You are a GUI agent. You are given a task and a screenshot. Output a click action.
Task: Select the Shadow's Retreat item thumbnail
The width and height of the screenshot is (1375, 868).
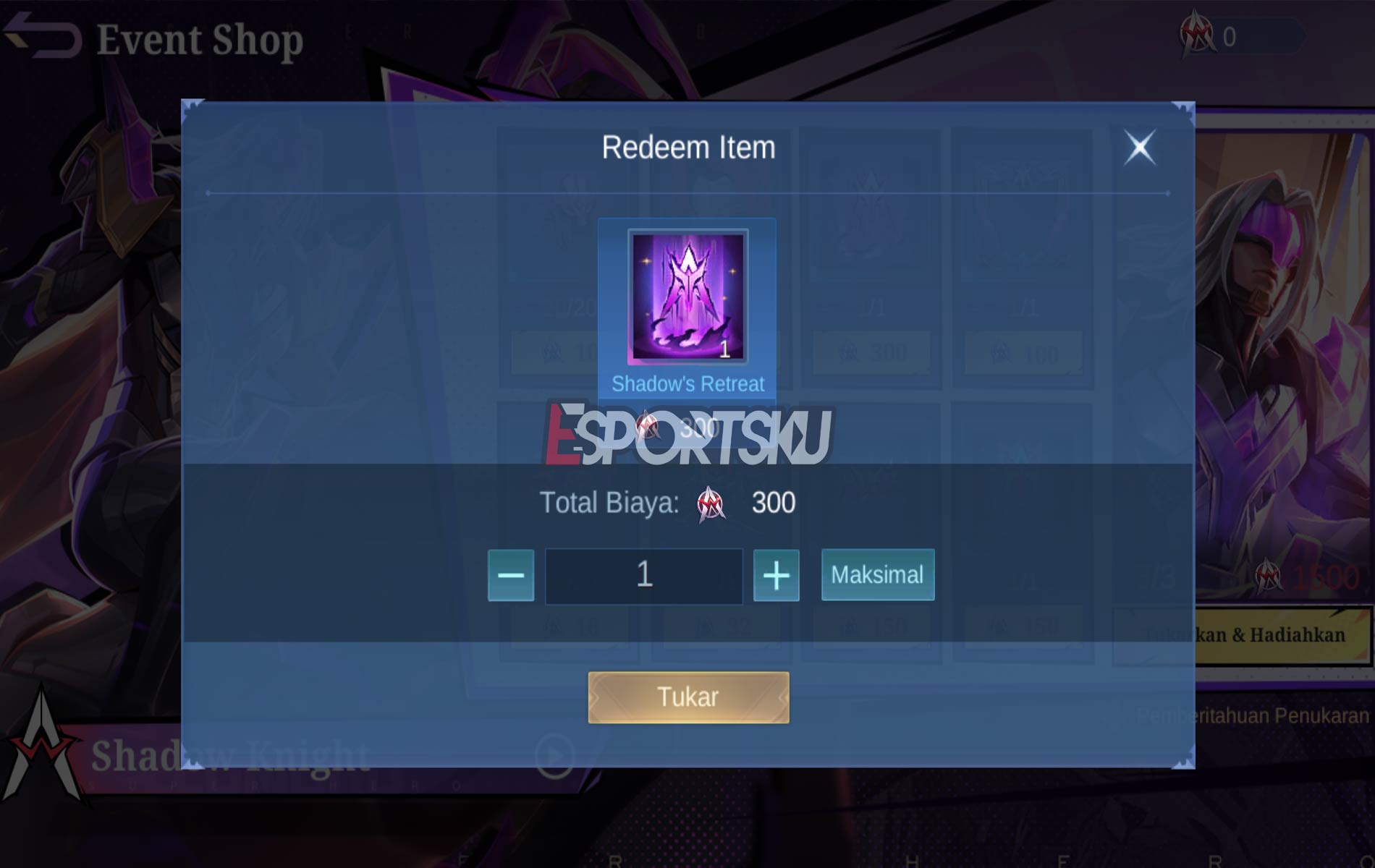(687, 304)
